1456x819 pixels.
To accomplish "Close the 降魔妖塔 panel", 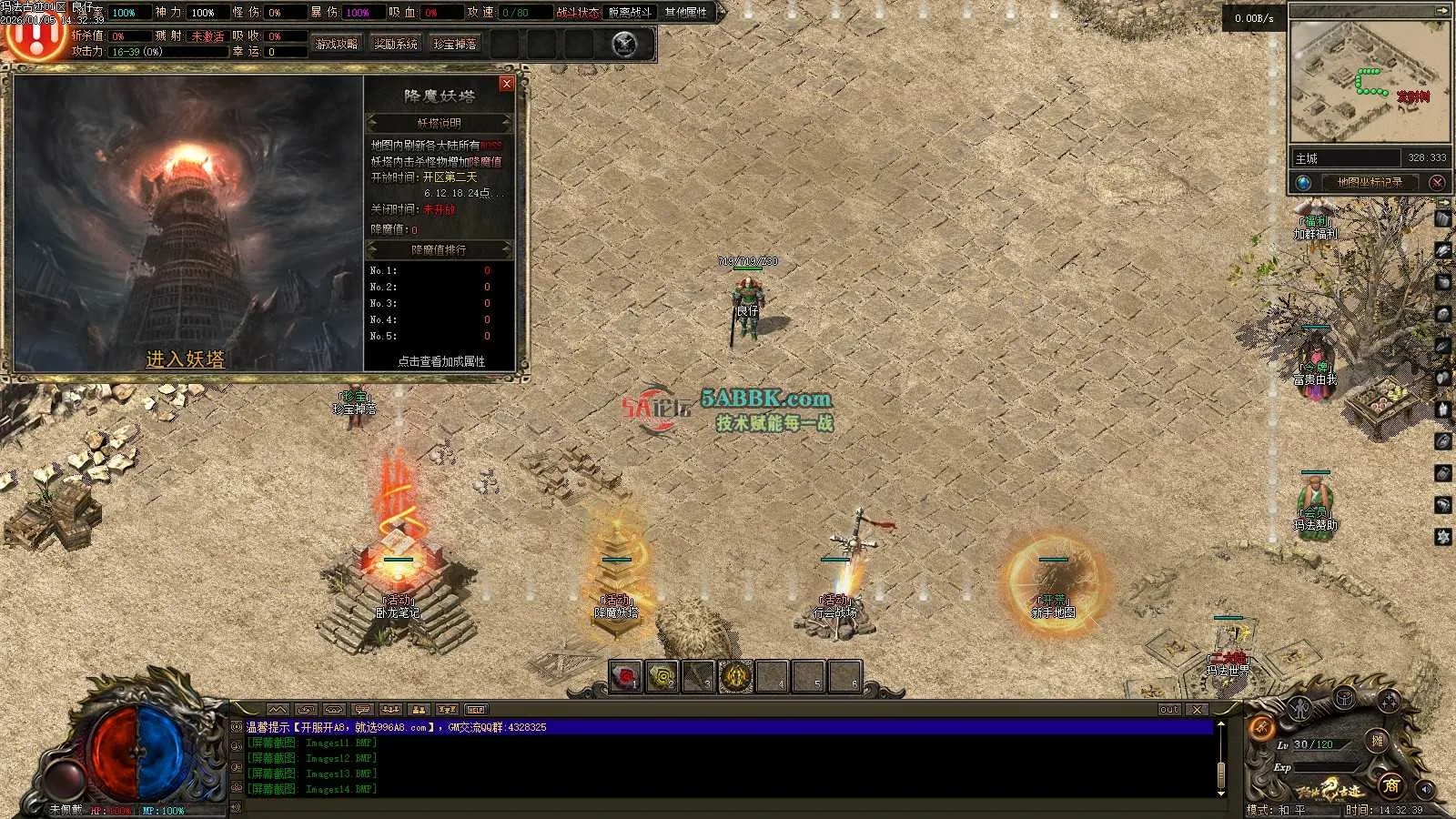I will [x=507, y=84].
